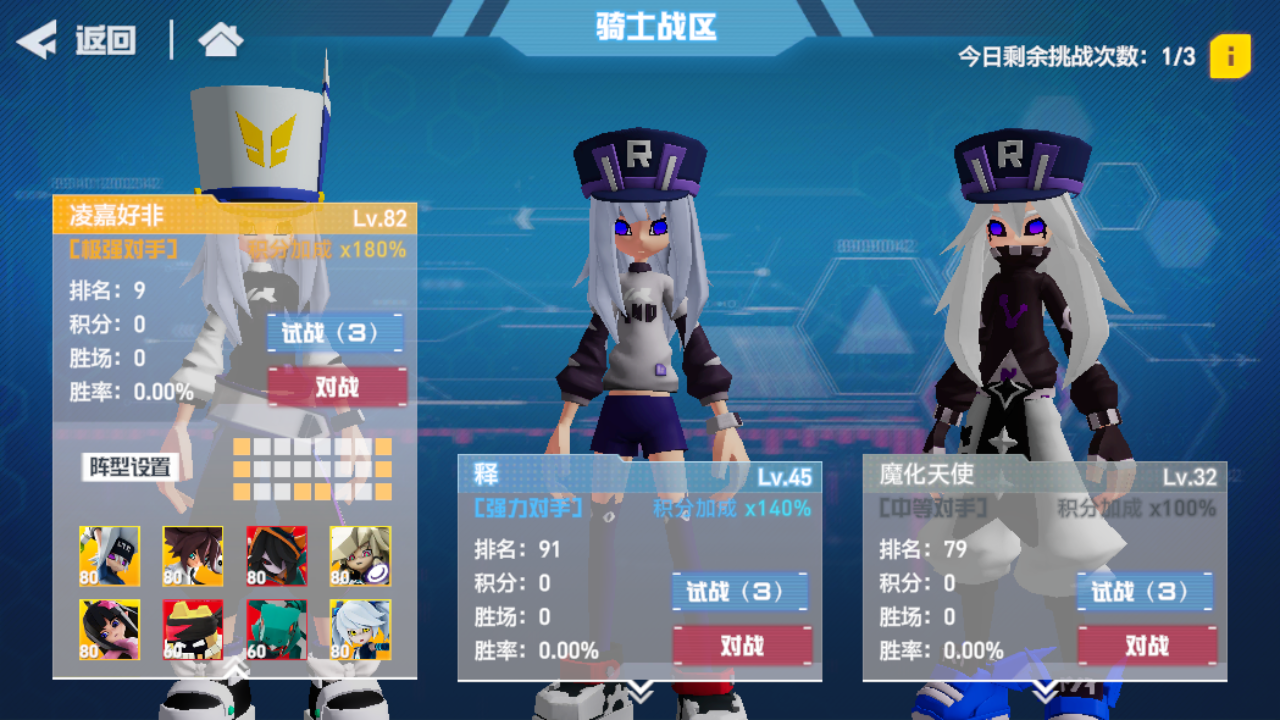Select the brown-haired character thumbnail in top row
Screen dimensions: 1280x720
(192, 556)
